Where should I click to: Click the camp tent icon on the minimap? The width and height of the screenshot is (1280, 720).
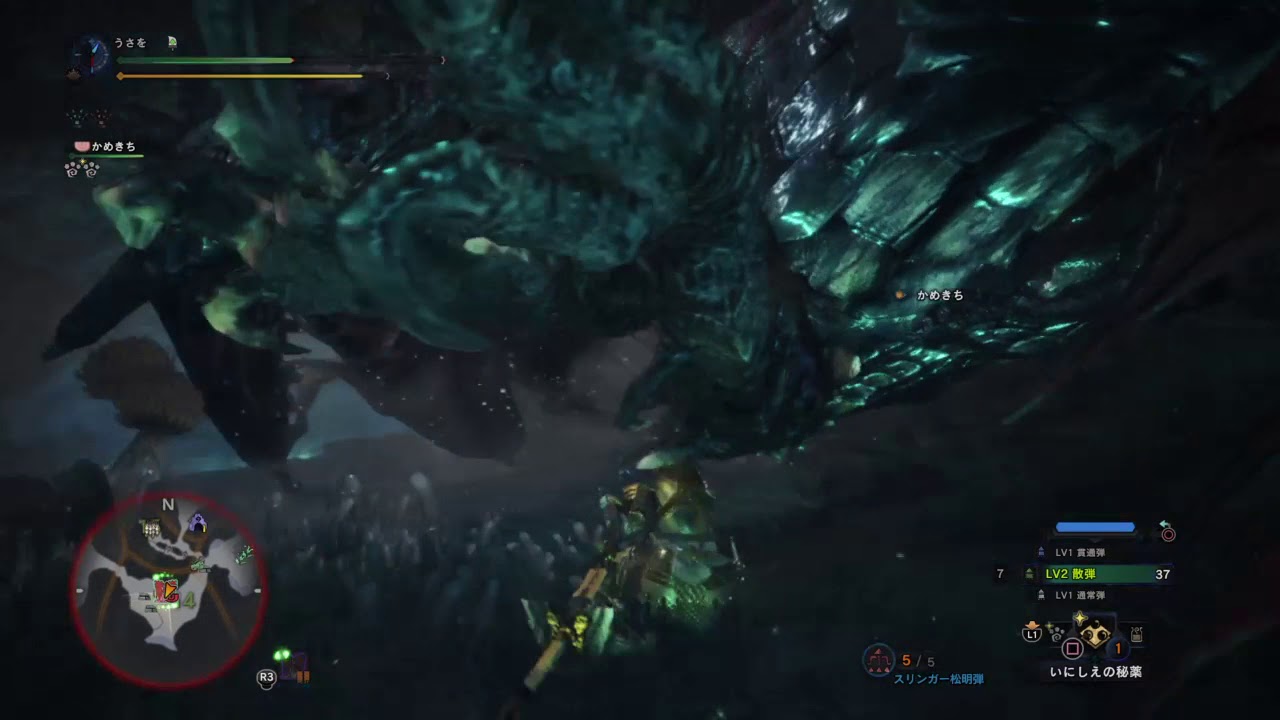point(198,522)
